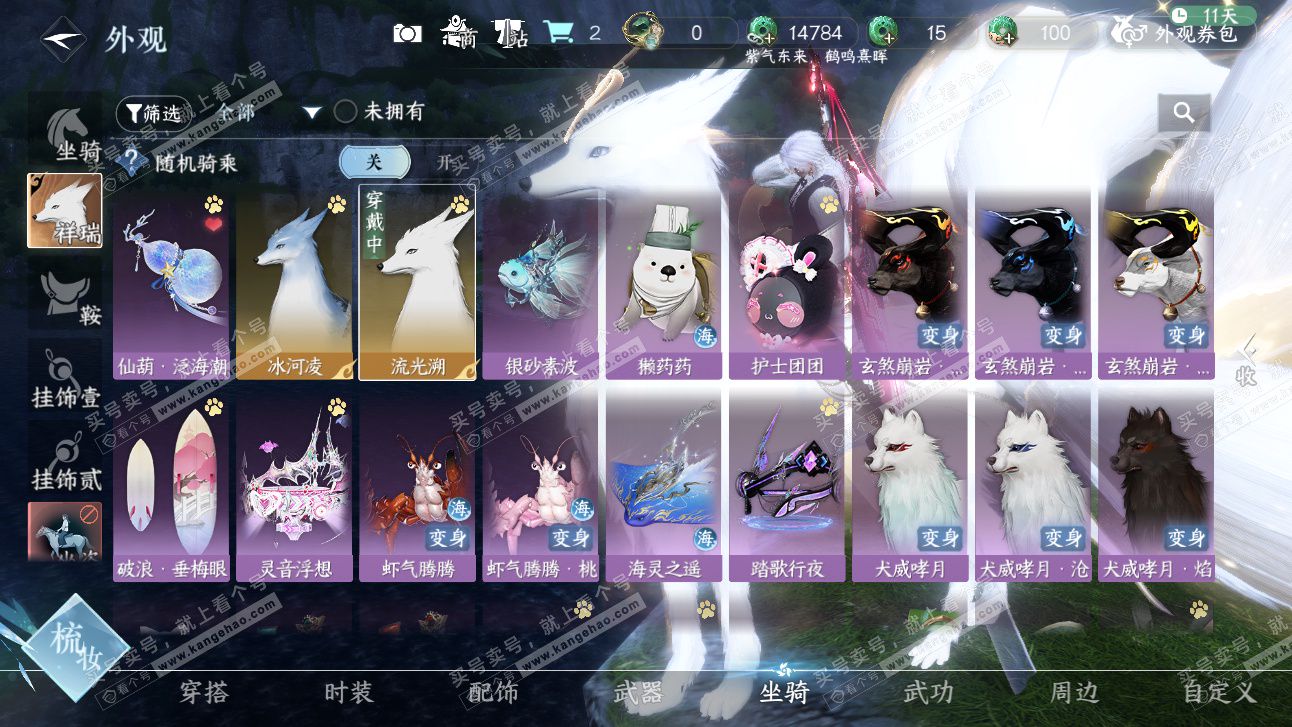The height and width of the screenshot is (727, 1292).
Task: Select the 懒药药 bear mount card
Action: tap(663, 283)
